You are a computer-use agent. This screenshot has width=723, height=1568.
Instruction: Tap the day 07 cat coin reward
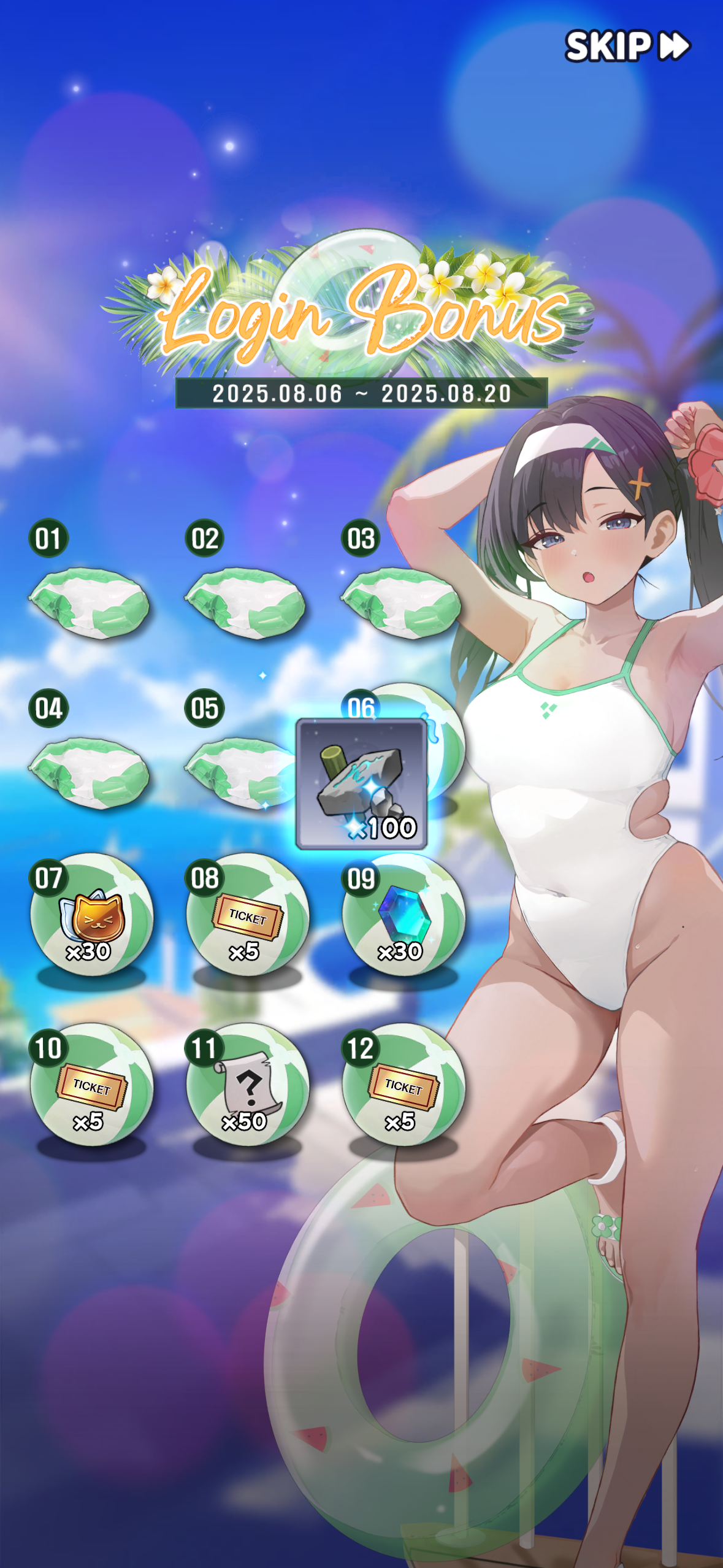[x=91, y=915]
